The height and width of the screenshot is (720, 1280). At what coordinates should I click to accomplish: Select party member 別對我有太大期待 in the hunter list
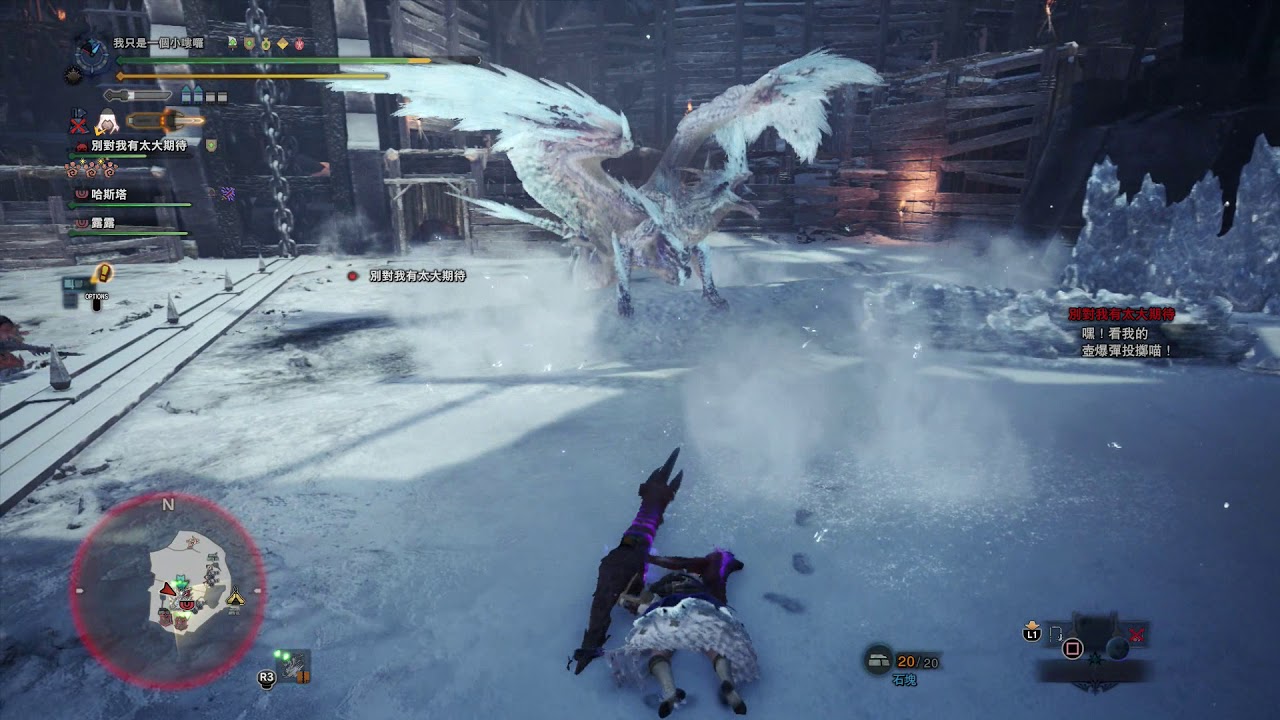click(138, 146)
